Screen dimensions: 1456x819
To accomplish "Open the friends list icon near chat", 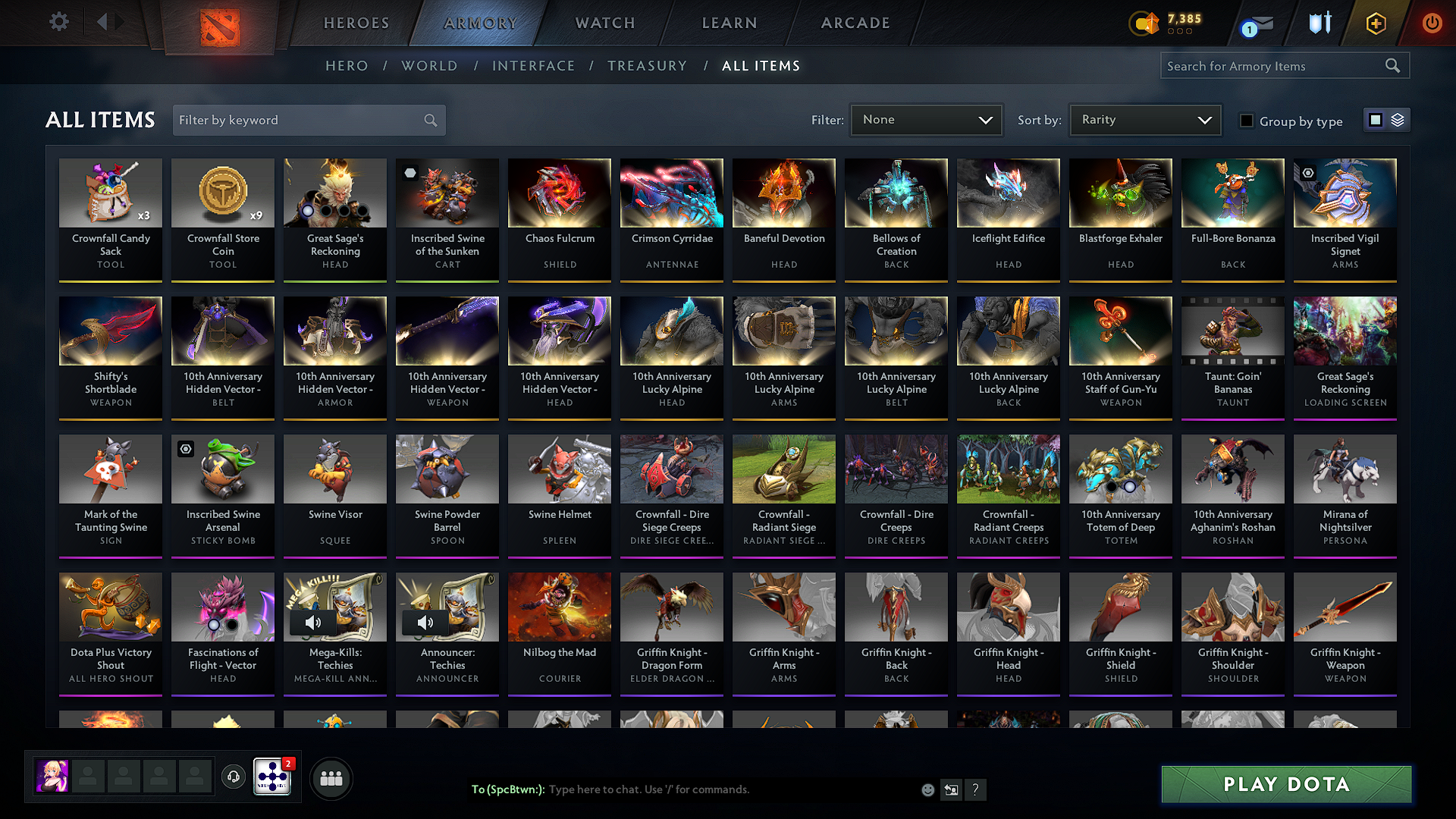I will pos(331,777).
